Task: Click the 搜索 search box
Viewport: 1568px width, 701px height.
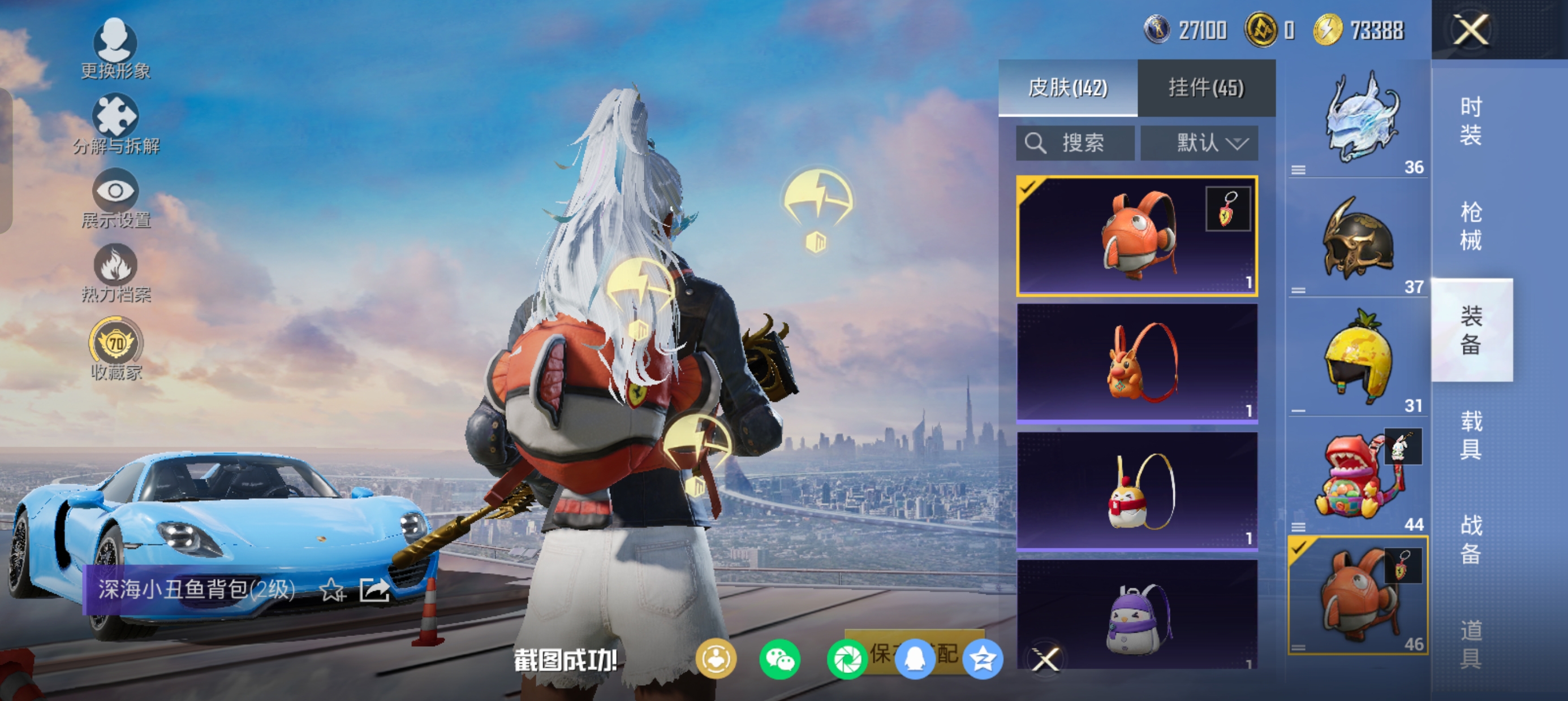Action: [x=1075, y=144]
